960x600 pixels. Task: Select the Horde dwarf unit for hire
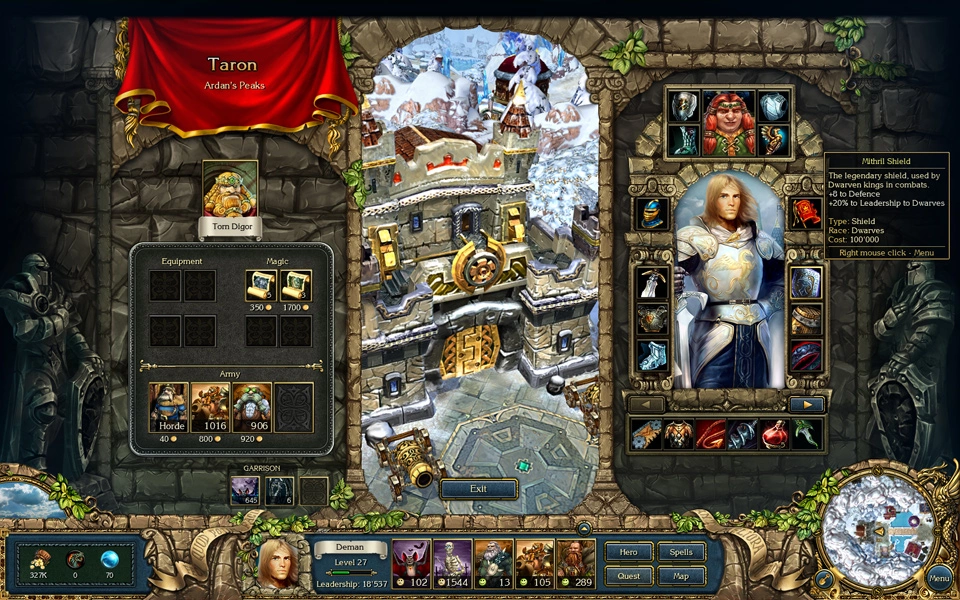(169, 407)
